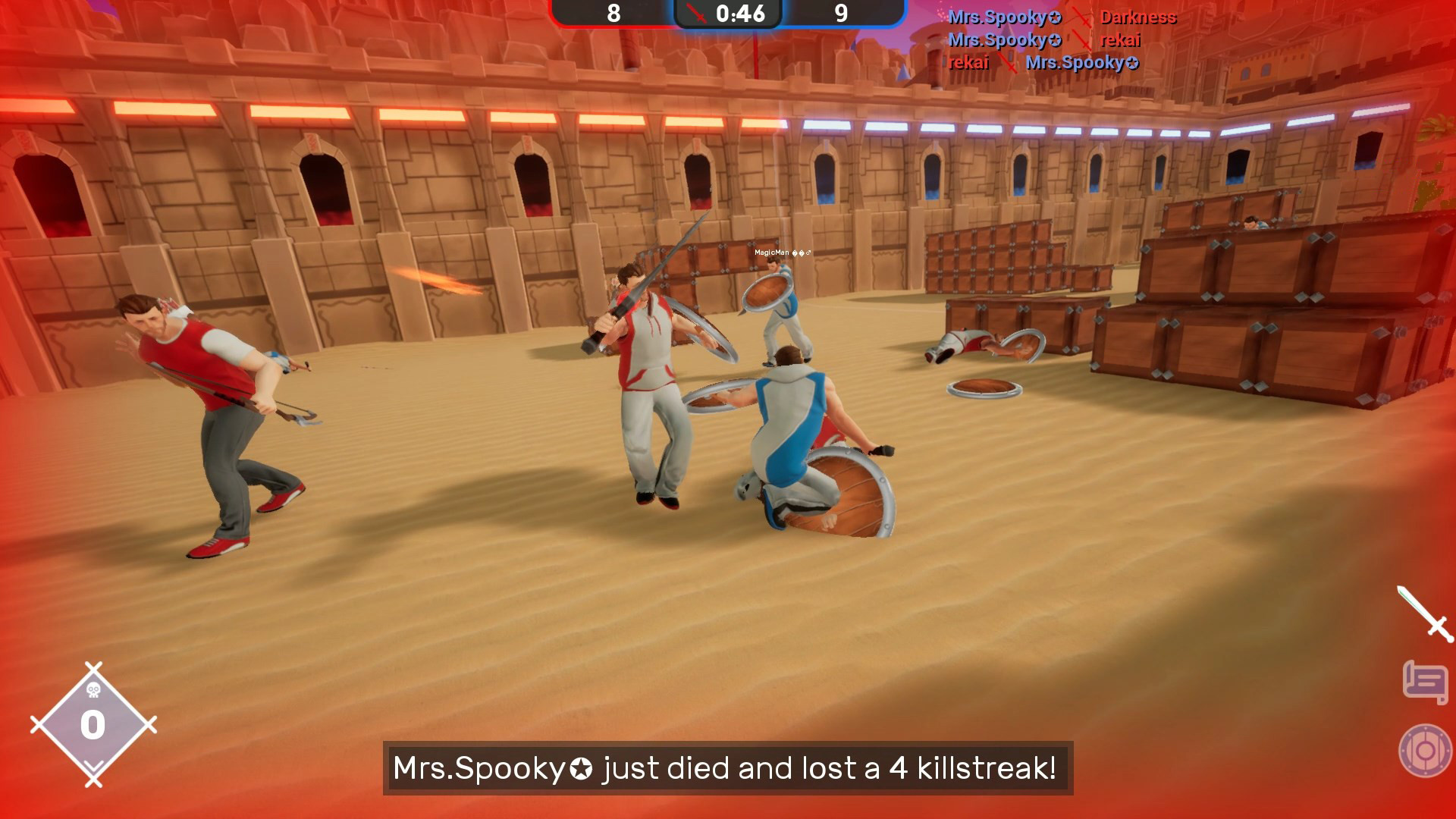Click the scoreboard bar at top

(x=730, y=14)
